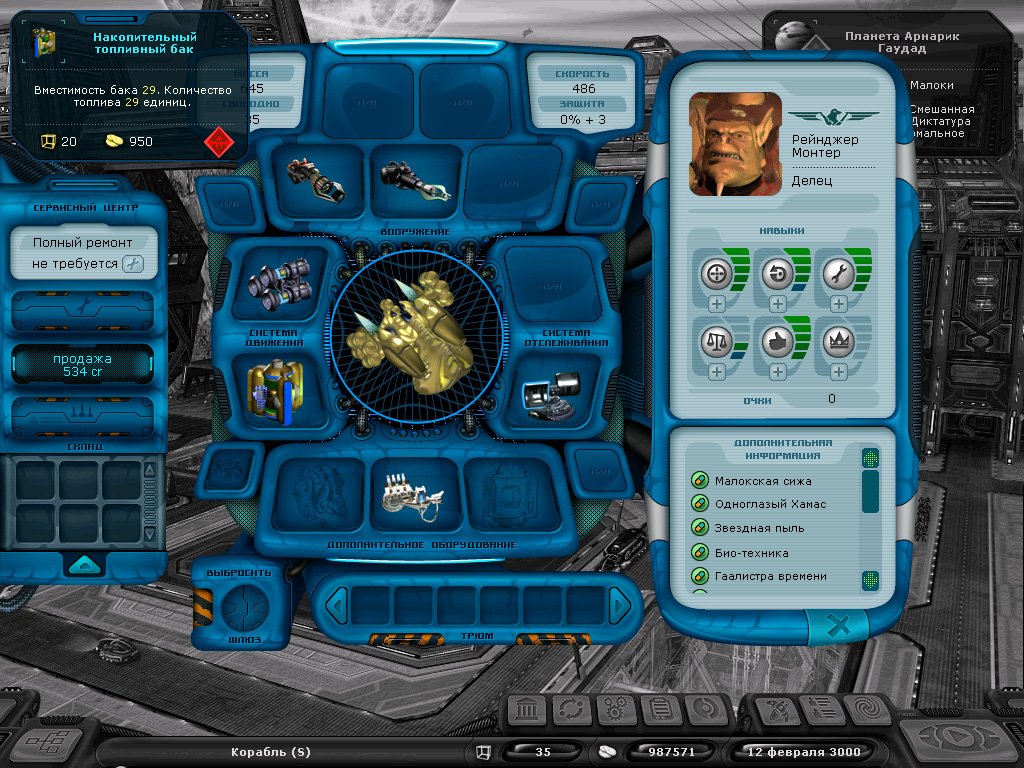Select the first weapon in the armament row
Screen dimensions: 1024x768
coord(313,179)
